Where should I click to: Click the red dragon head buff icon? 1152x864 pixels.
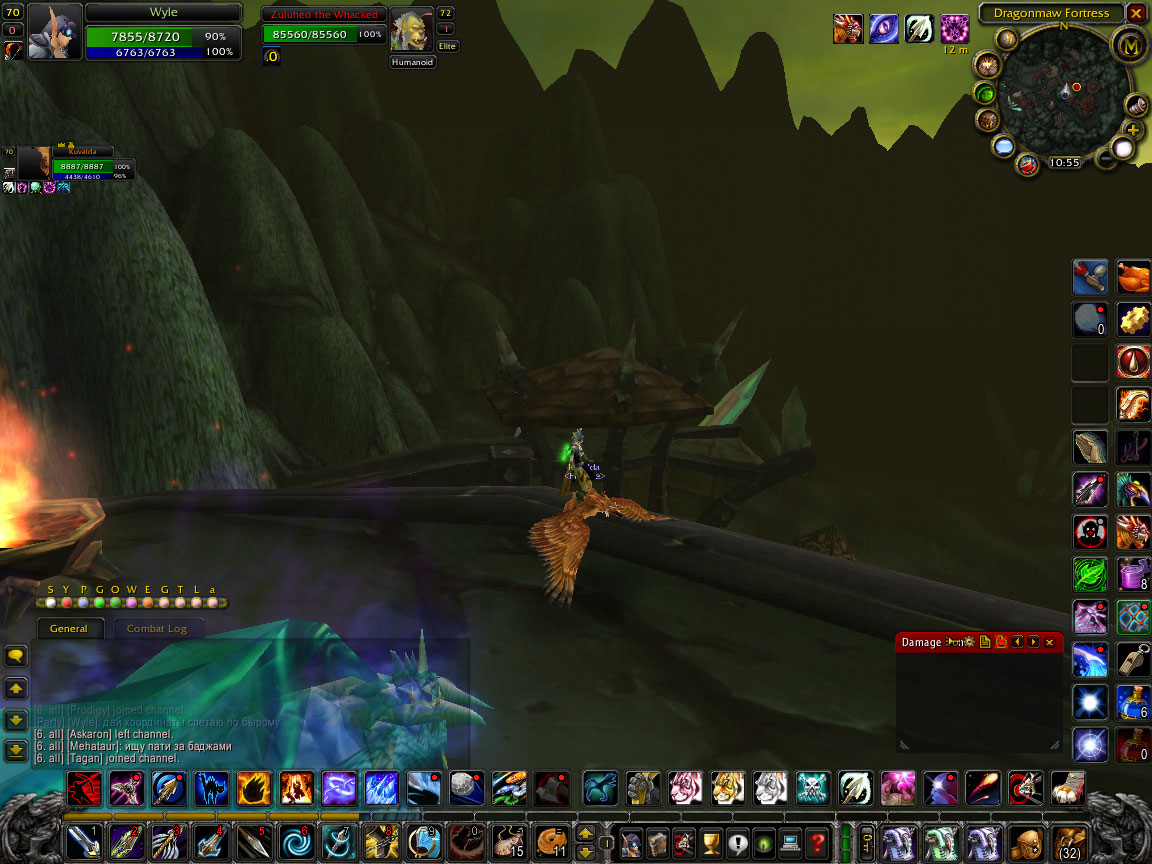pos(848,29)
